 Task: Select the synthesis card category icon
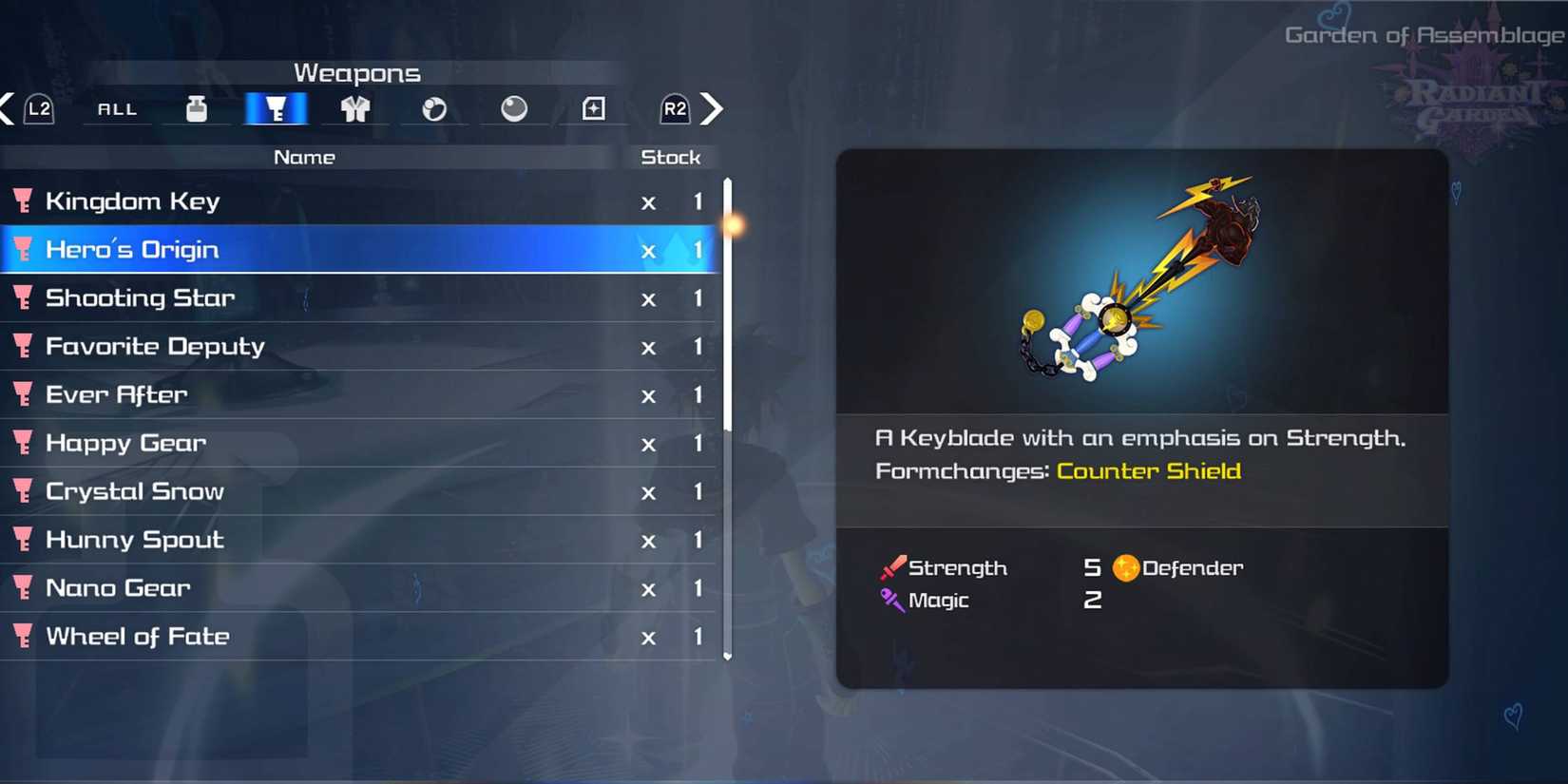pyautogui.click(x=593, y=108)
